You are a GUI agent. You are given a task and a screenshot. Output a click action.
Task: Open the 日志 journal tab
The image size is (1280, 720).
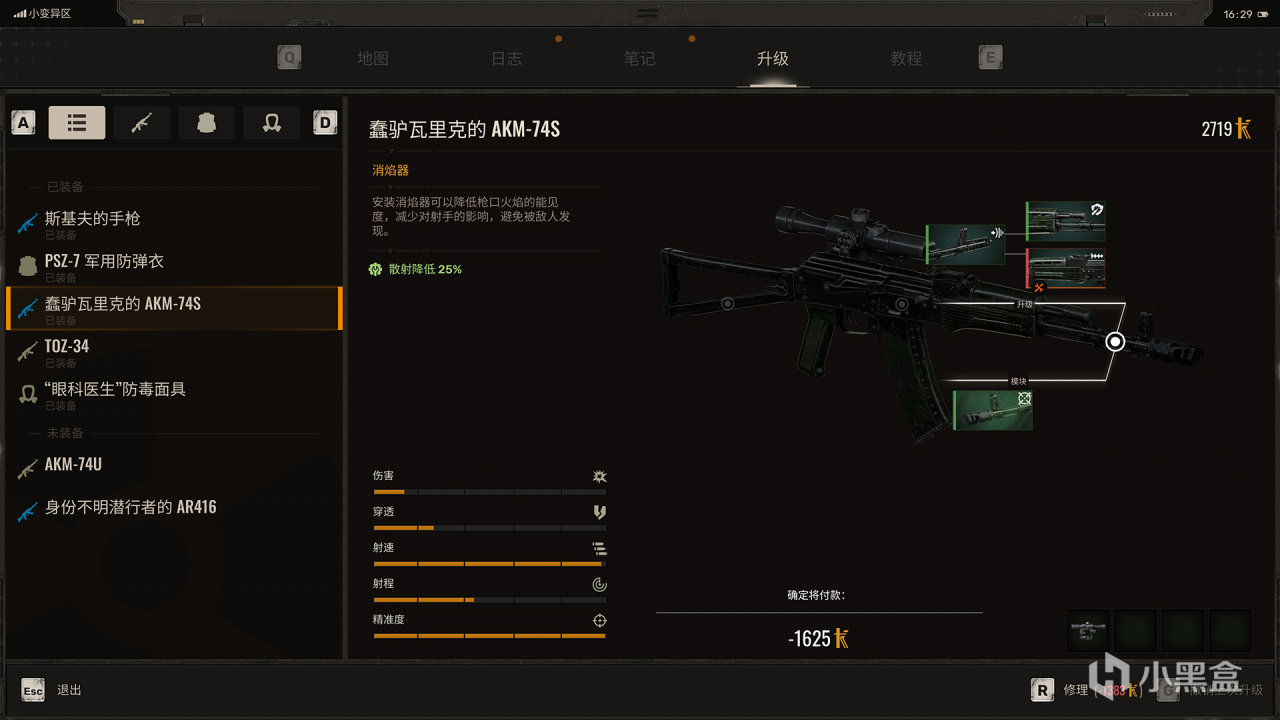pyautogui.click(x=506, y=58)
